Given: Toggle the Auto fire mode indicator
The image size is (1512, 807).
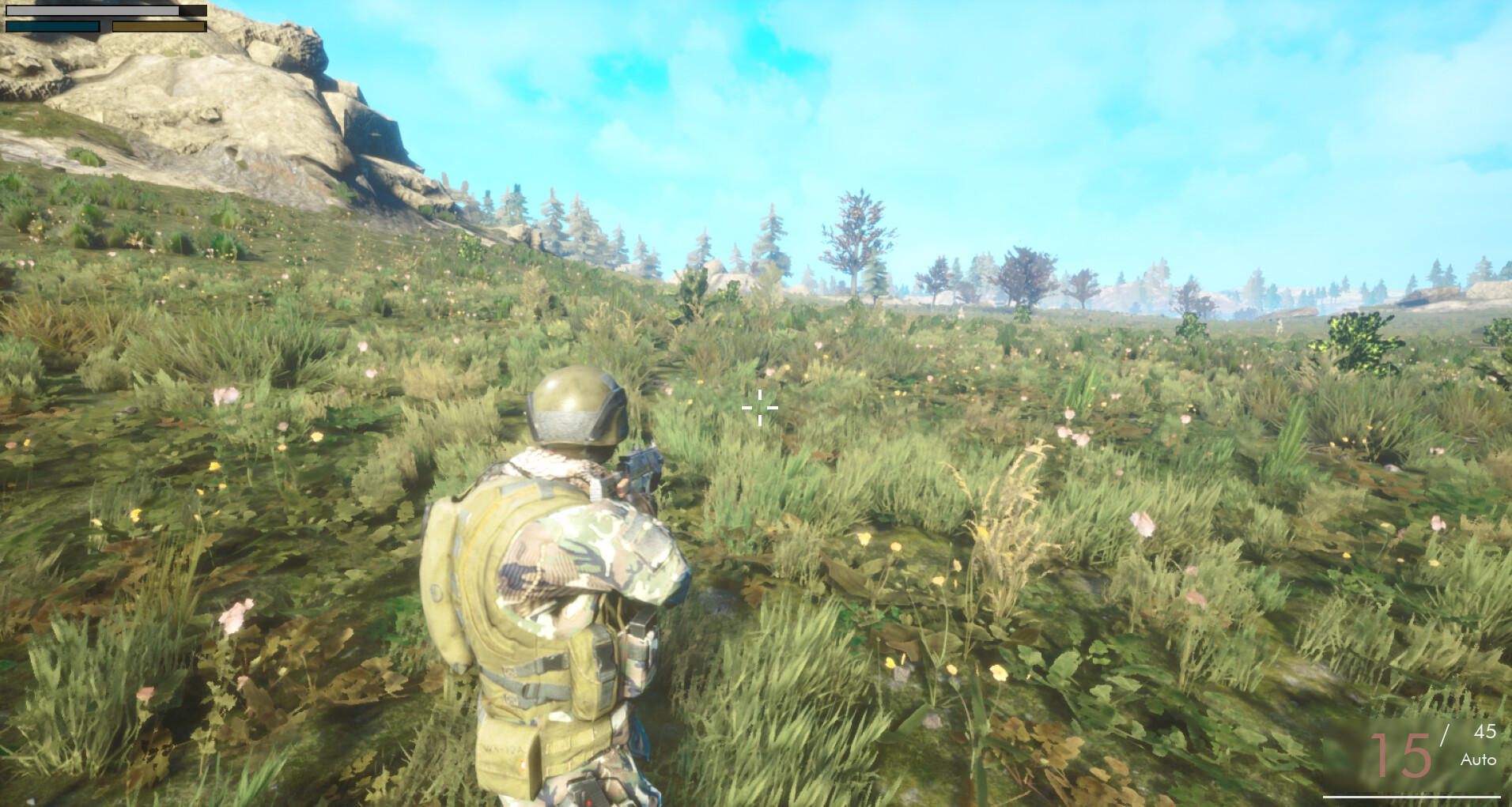Looking at the screenshot, I should click(1478, 761).
